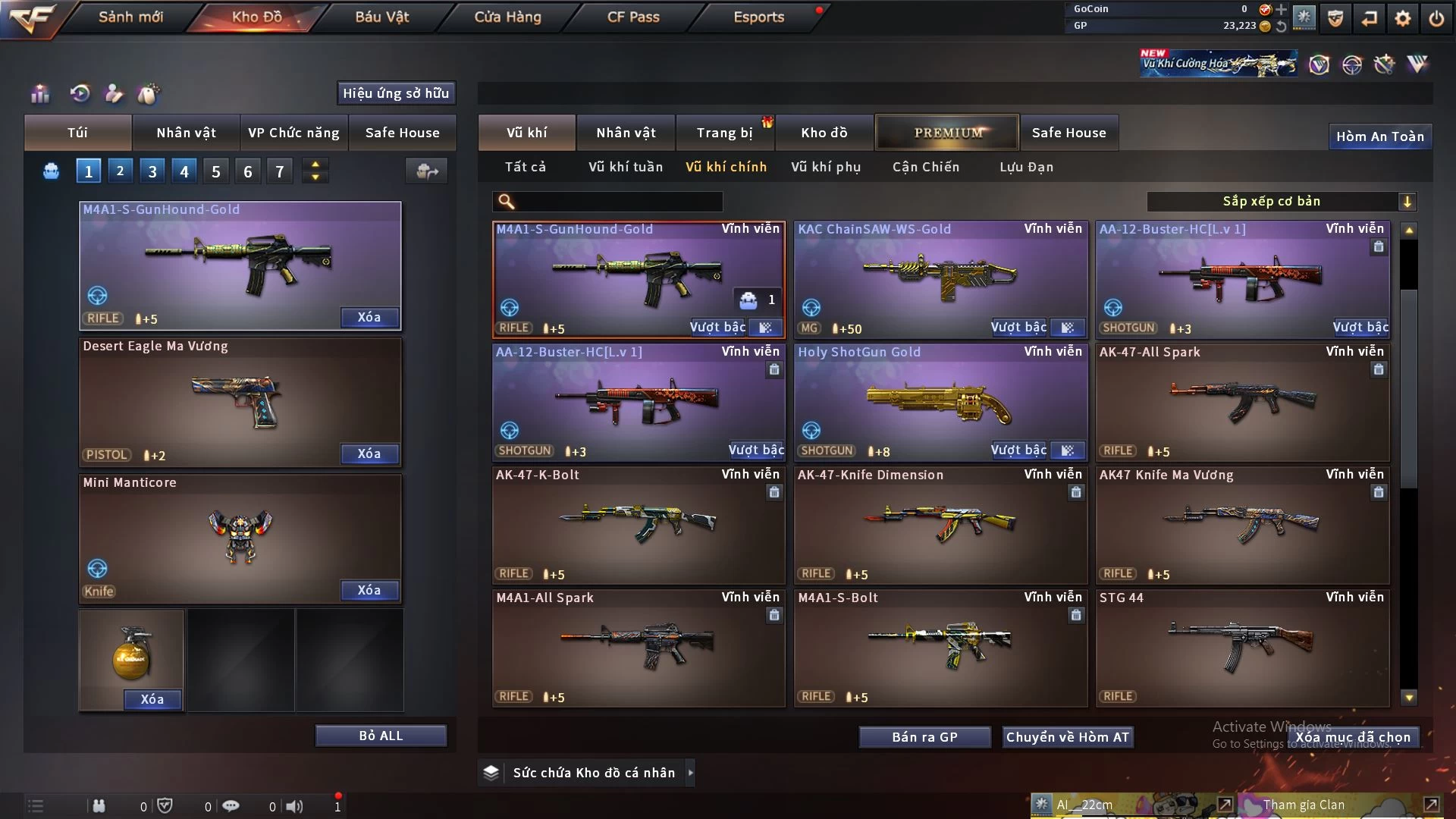This screenshot has width=1456, height=819.
Task: Switch to the Báu Vật tab
Action: 381,17
